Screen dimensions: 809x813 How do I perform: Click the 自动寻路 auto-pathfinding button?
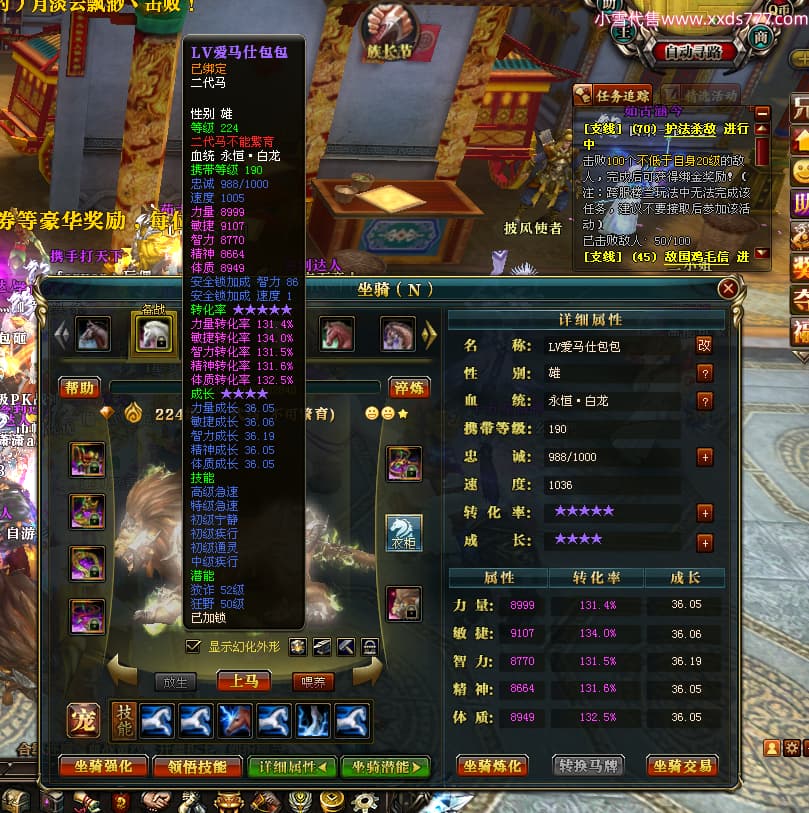pyautogui.click(x=699, y=52)
